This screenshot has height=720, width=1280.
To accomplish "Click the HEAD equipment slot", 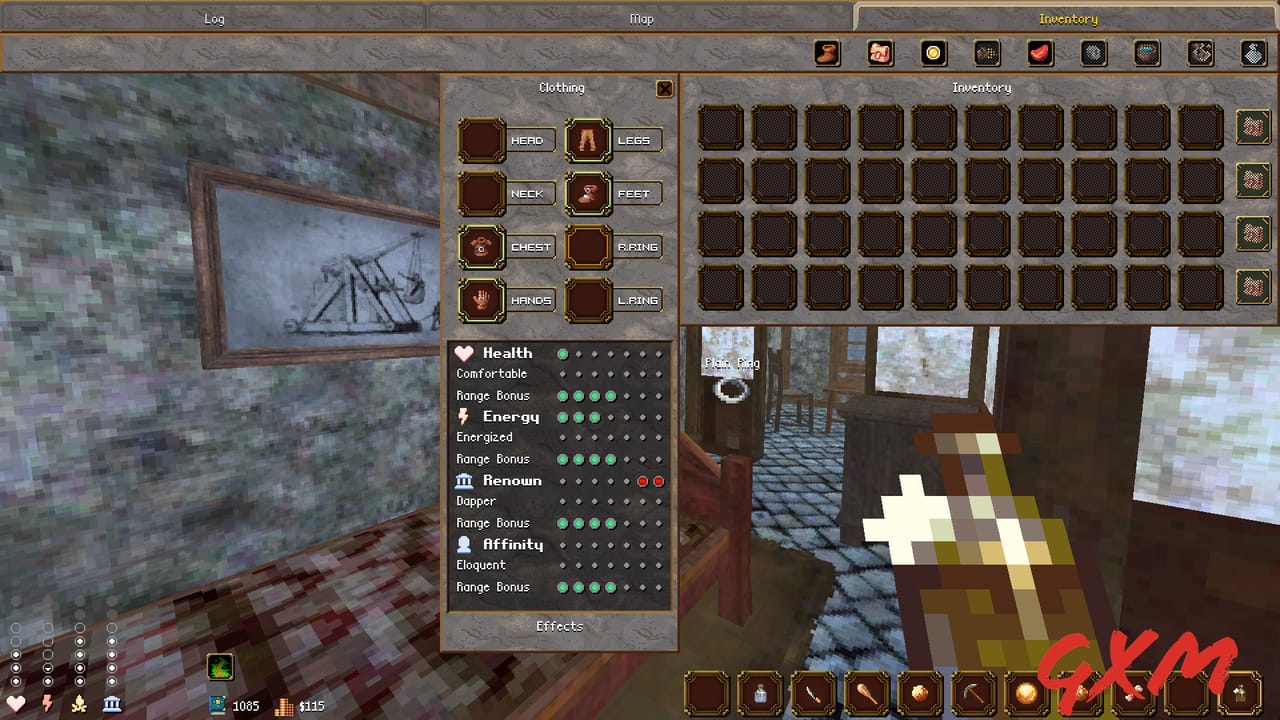I will tap(480, 140).
